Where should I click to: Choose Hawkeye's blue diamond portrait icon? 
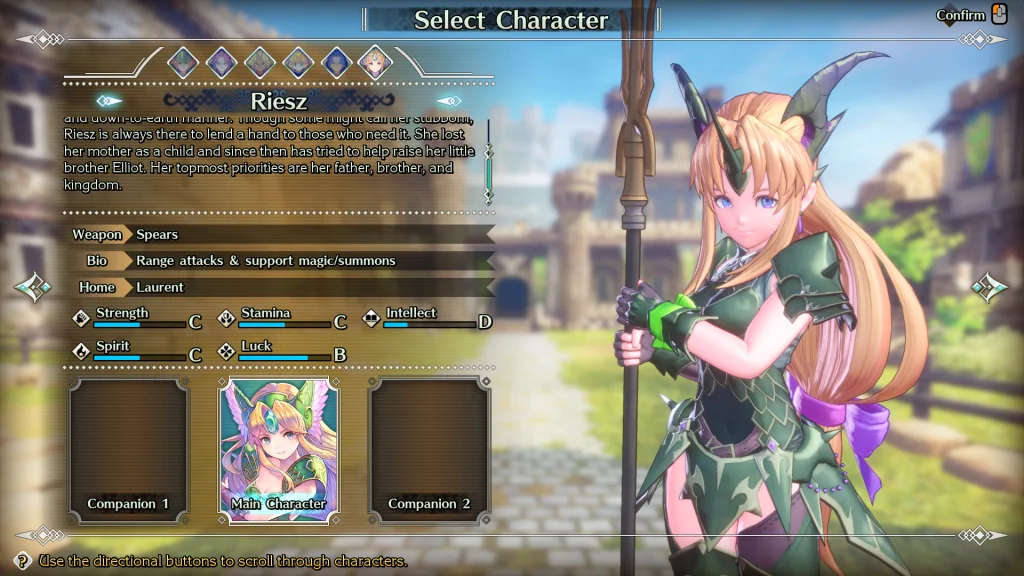point(336,62)
